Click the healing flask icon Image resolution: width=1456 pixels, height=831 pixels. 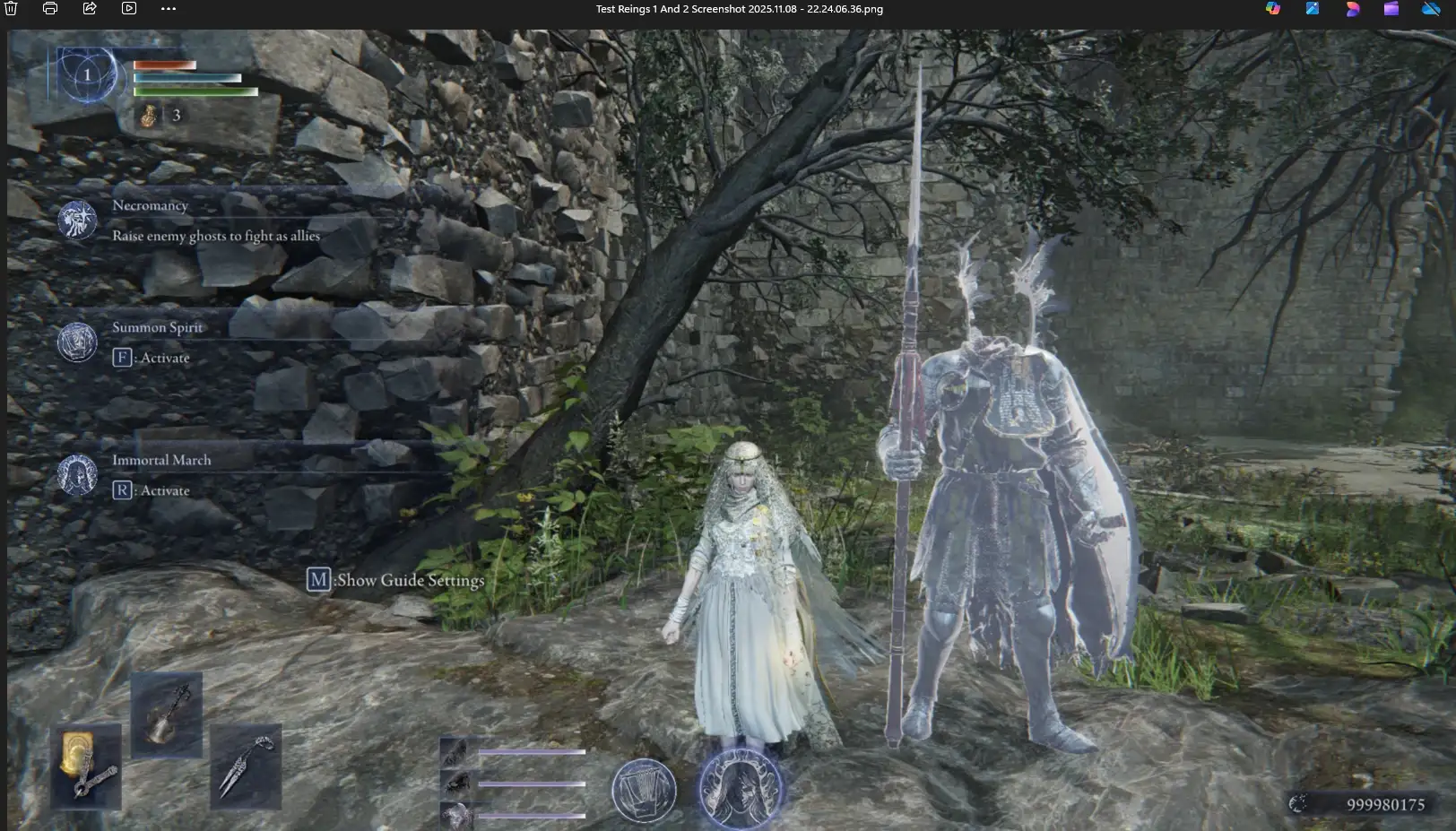coord(150,116)
